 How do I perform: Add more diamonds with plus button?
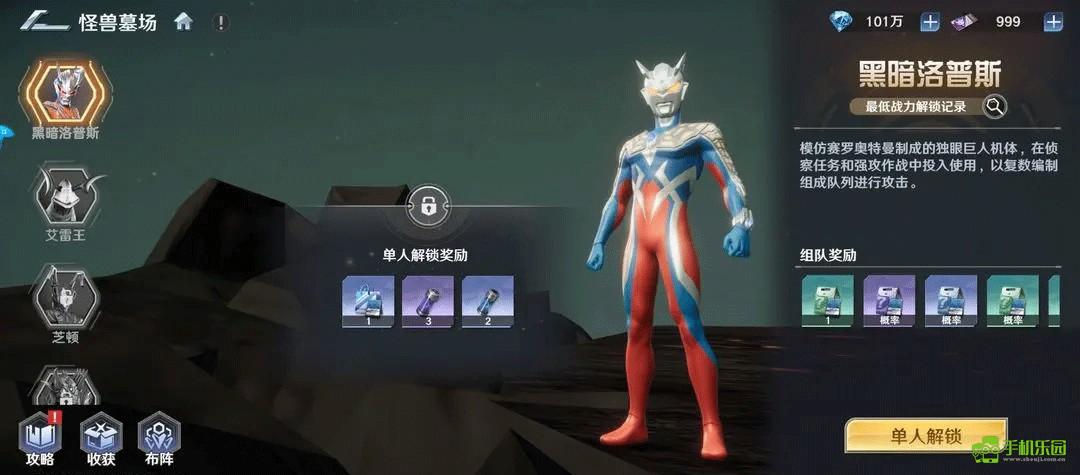click(929, 21)
